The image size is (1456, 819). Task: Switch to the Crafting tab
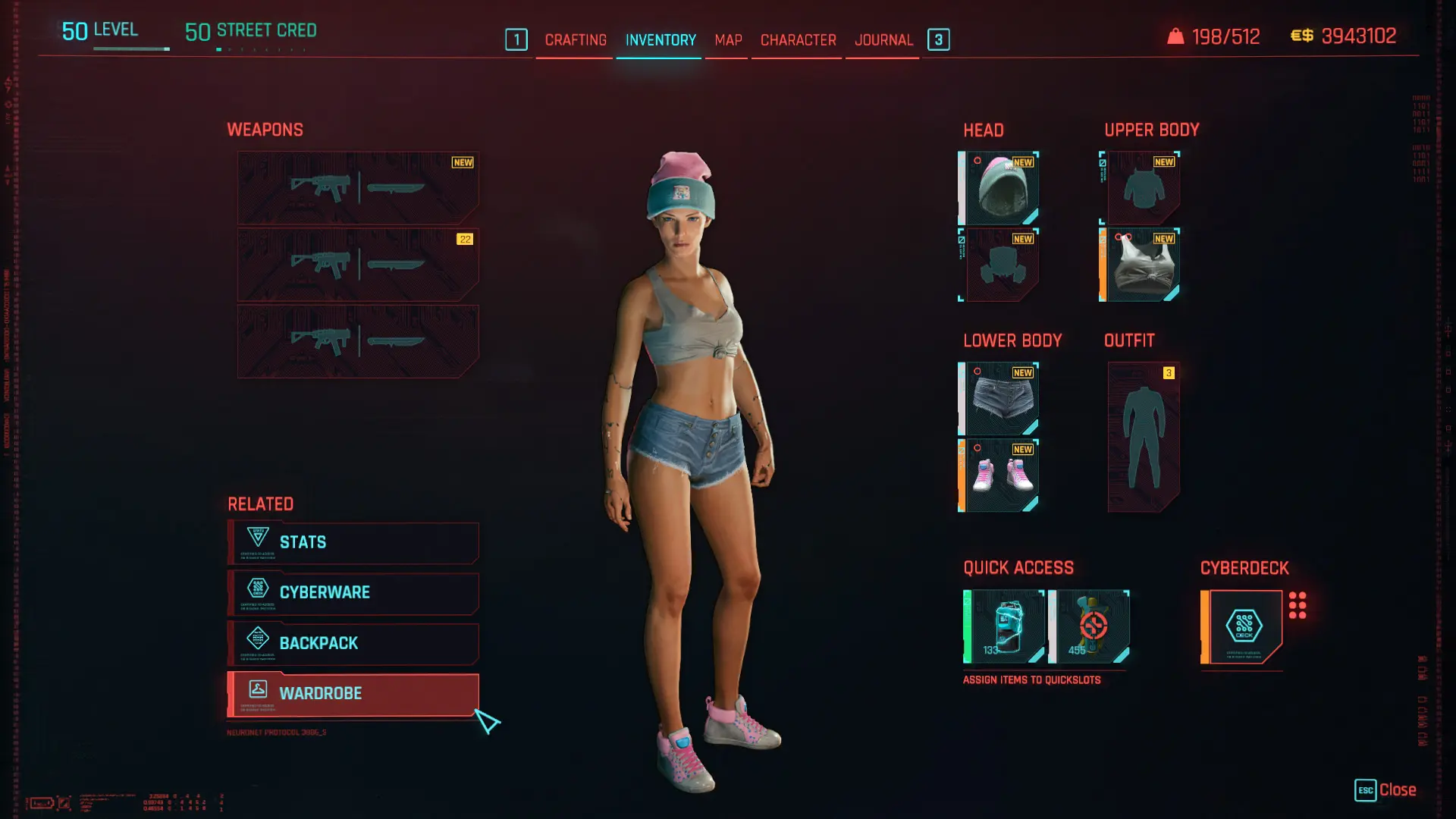click(x=576, y=40)
